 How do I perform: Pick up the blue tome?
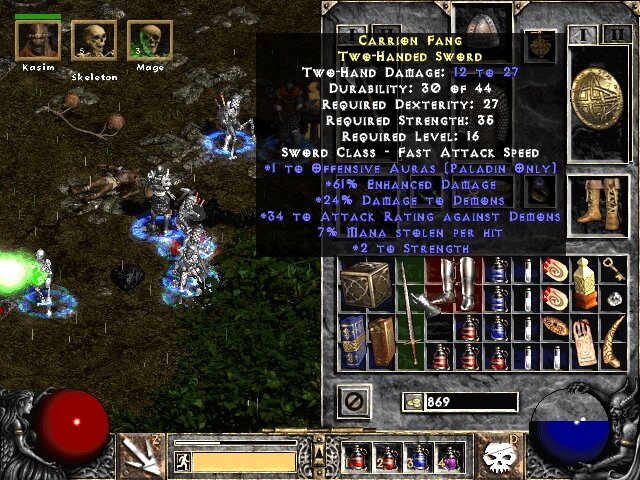tap(352, 340)
